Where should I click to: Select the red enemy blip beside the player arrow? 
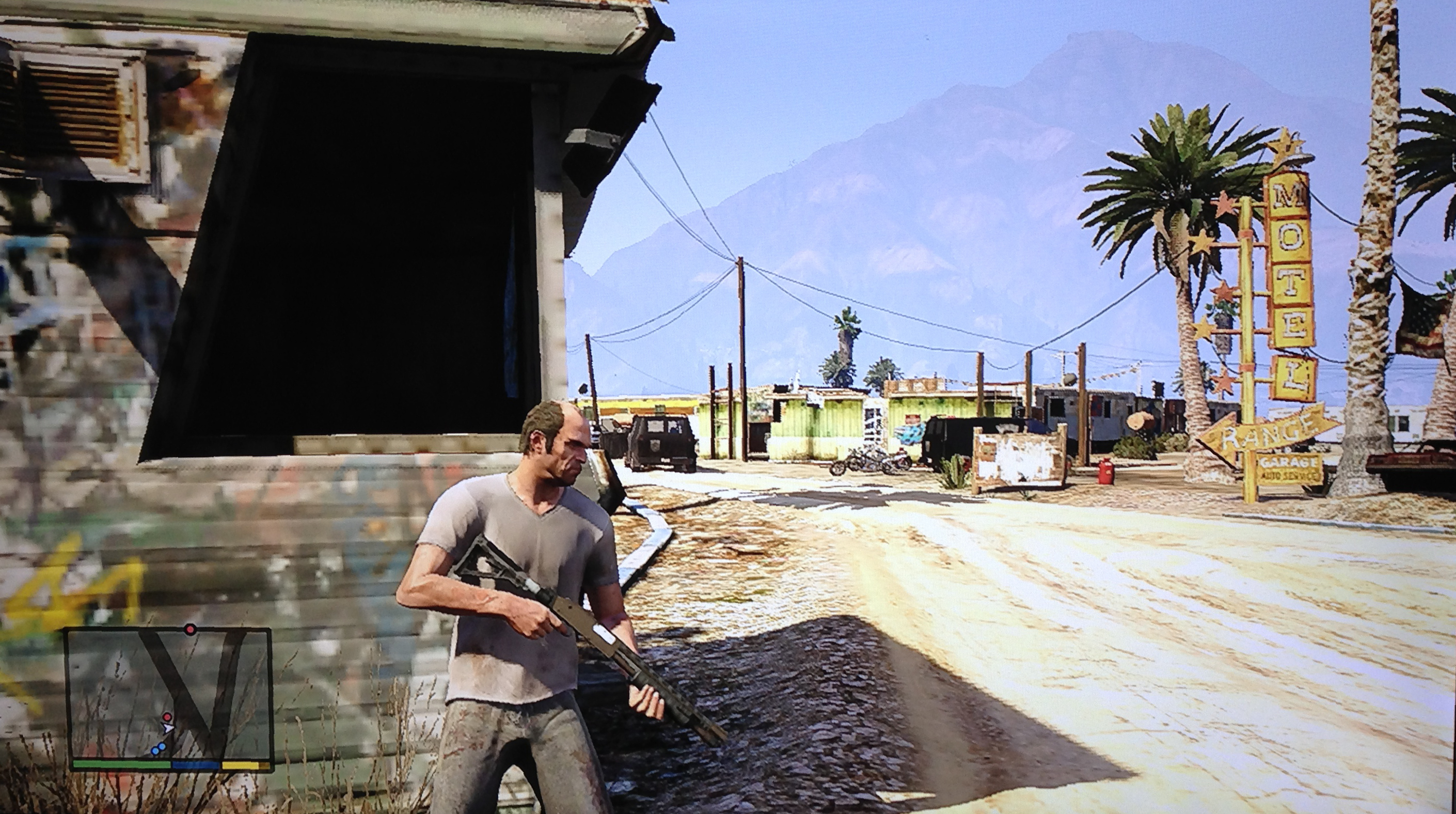[x=167, y=717]
